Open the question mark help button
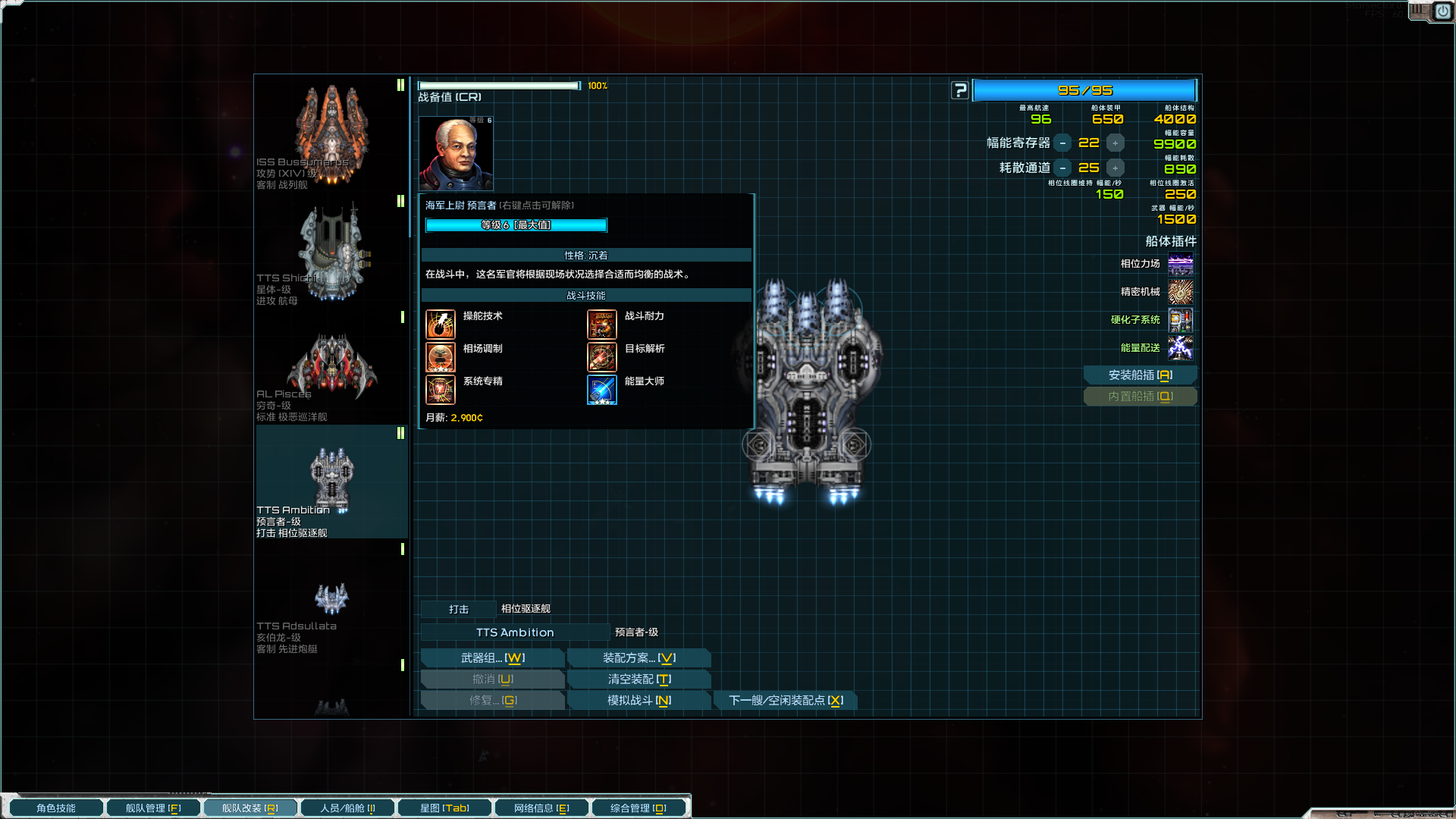This screenshot has height=819, width=1456. (x=960, y=91)
